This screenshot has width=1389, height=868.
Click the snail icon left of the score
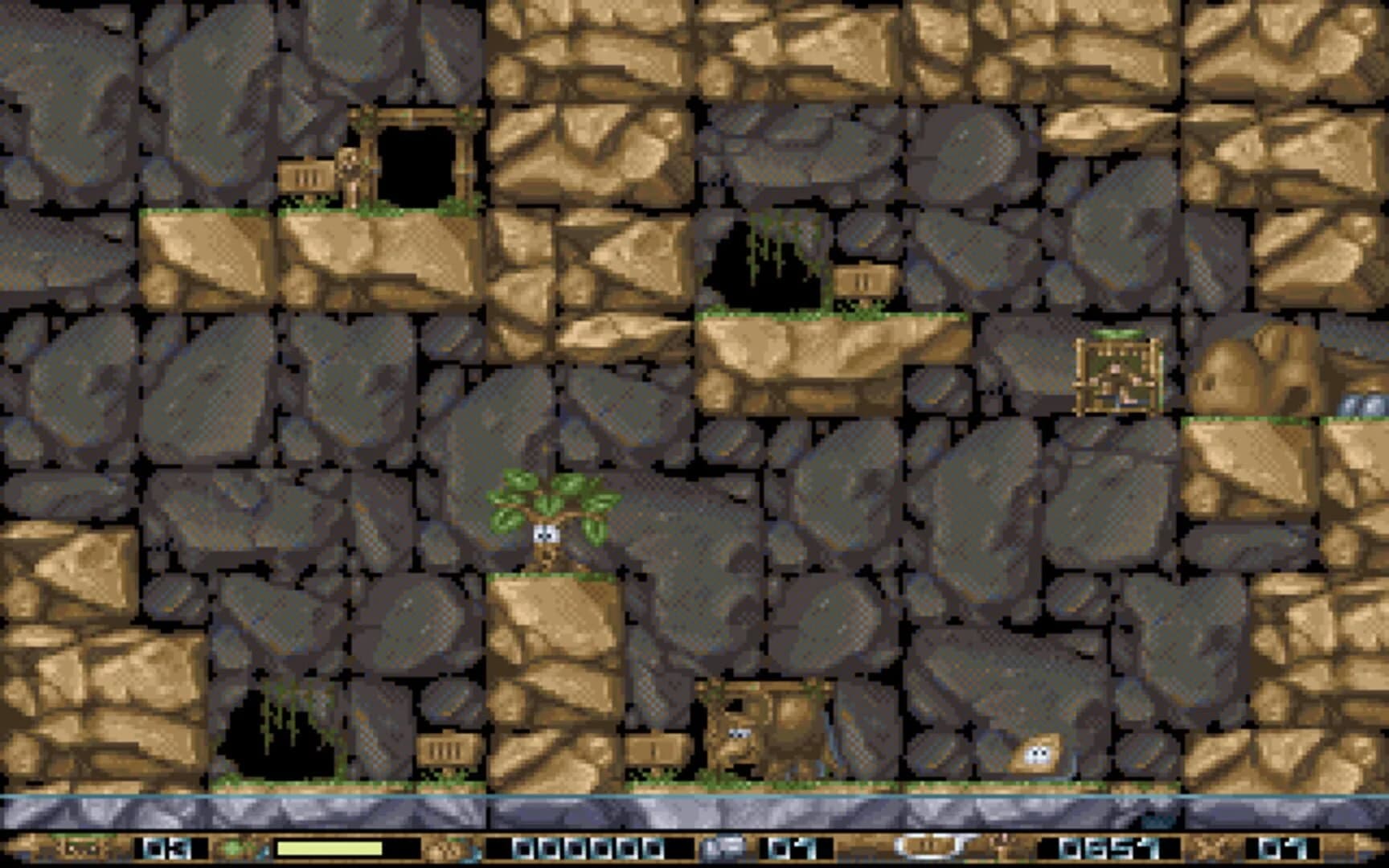click(448, 848)
